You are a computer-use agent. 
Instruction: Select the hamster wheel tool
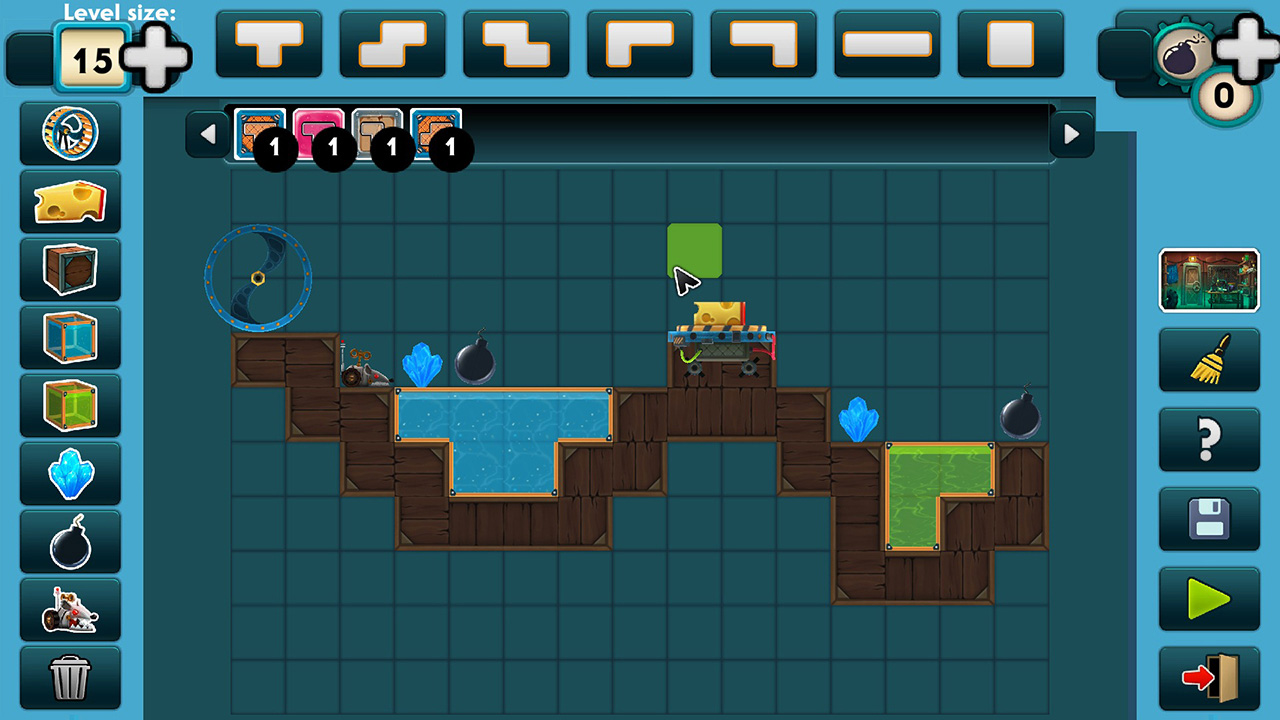point(70,133)
